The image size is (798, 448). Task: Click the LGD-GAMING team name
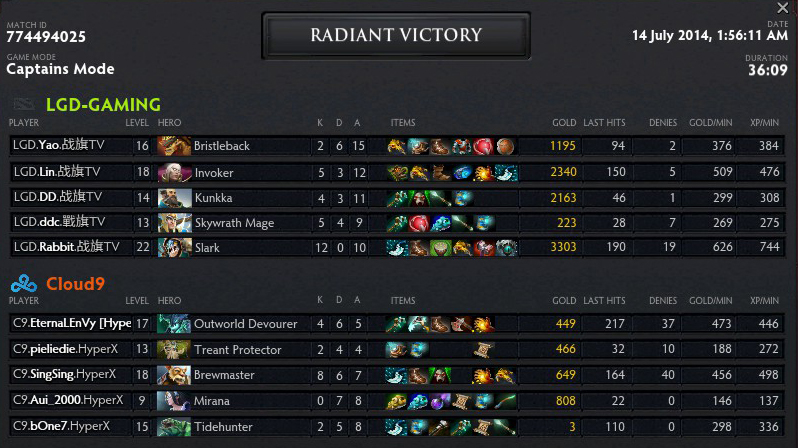click(103, 104)
